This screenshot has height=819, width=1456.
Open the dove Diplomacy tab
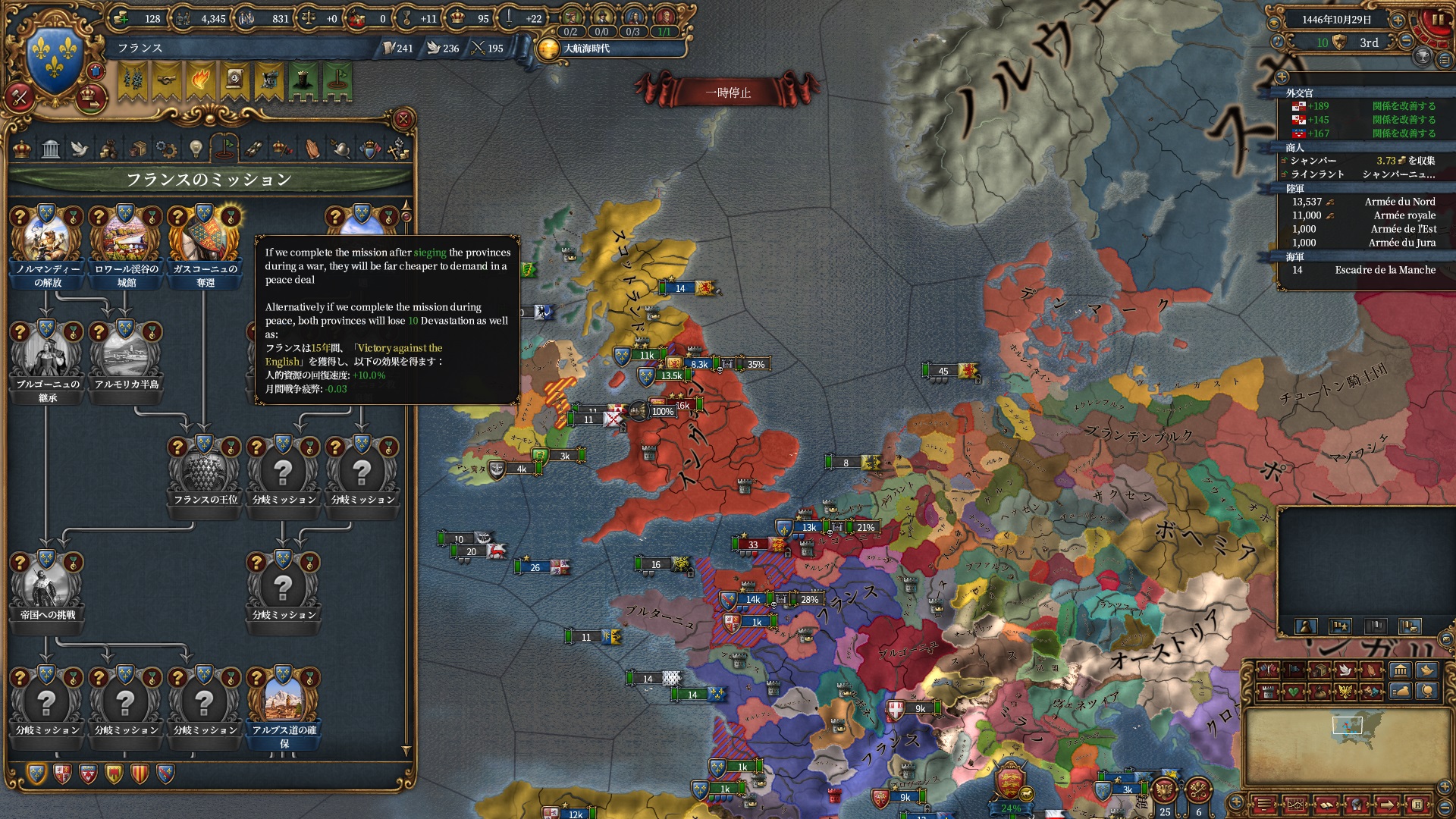tap(80, 149)
